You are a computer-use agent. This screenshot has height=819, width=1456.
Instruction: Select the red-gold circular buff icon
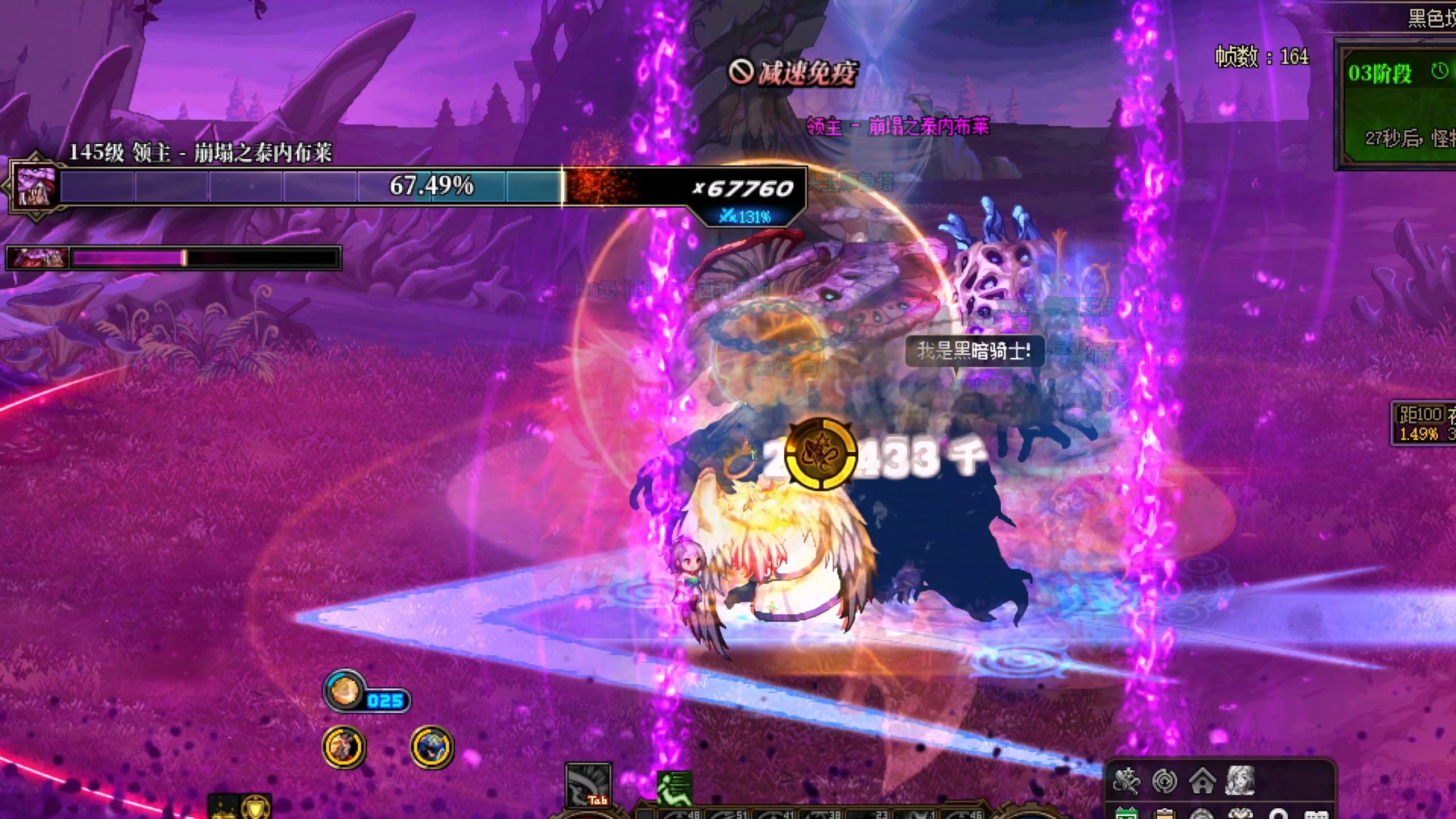point(344,746)
